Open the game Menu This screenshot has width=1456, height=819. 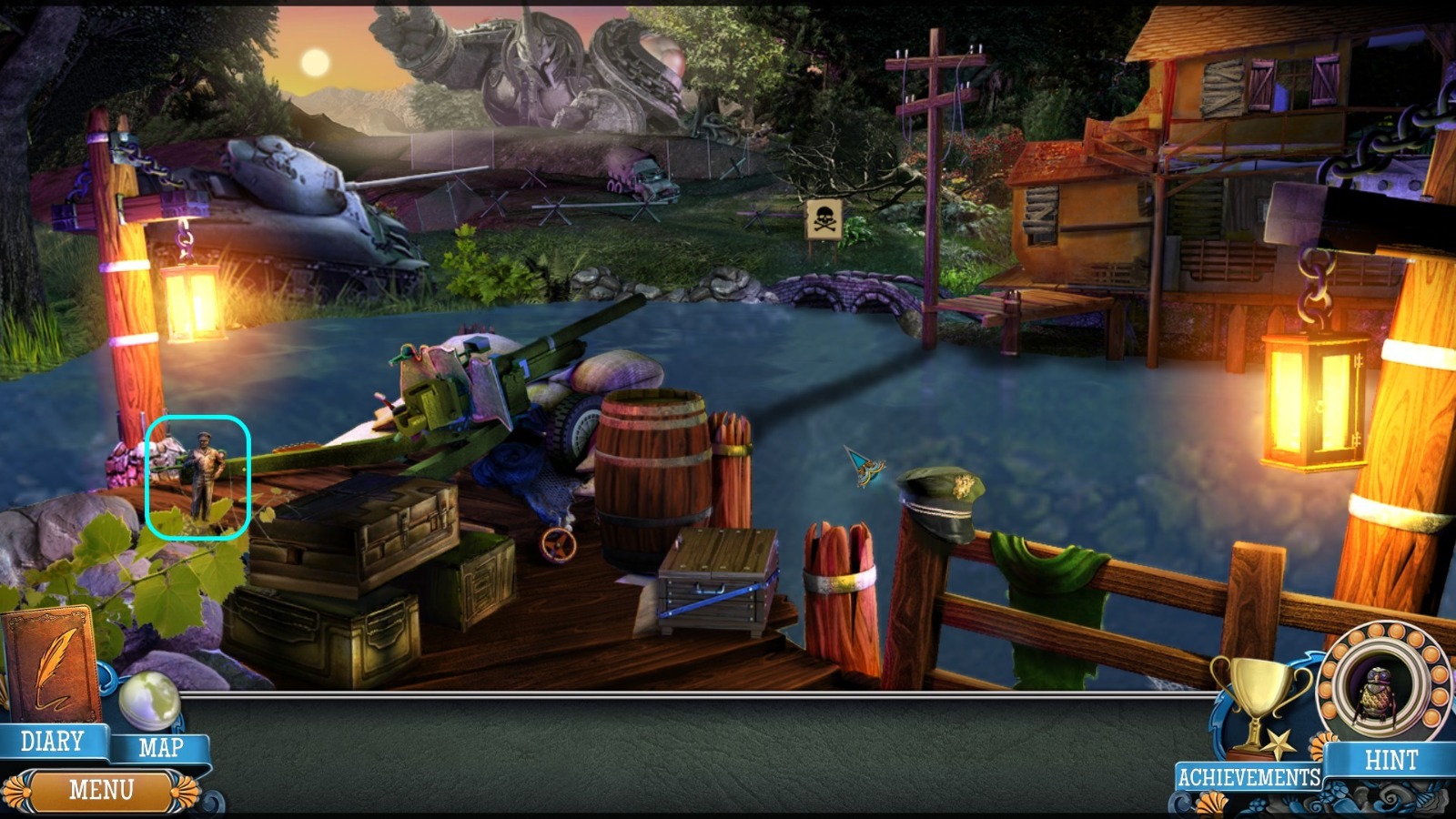click(x=103, y=788)
